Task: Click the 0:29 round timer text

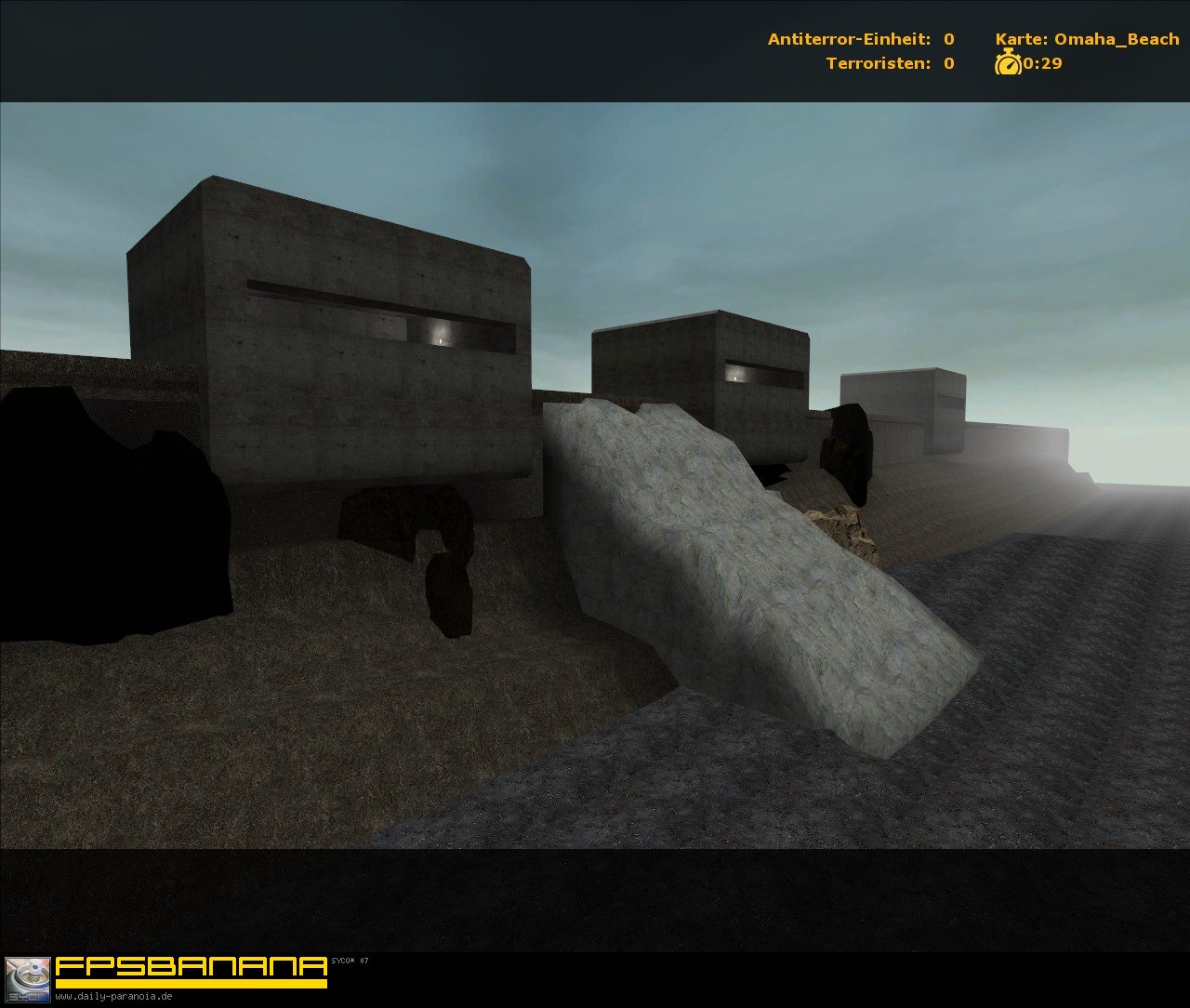Action: [x=1041, y=65]
